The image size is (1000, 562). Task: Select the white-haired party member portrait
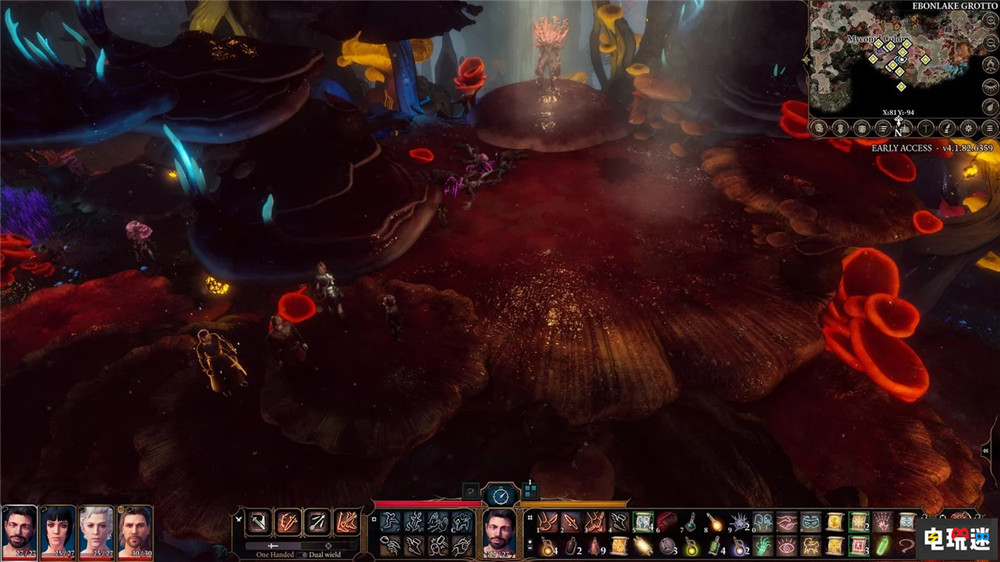[x=97, y=529]
